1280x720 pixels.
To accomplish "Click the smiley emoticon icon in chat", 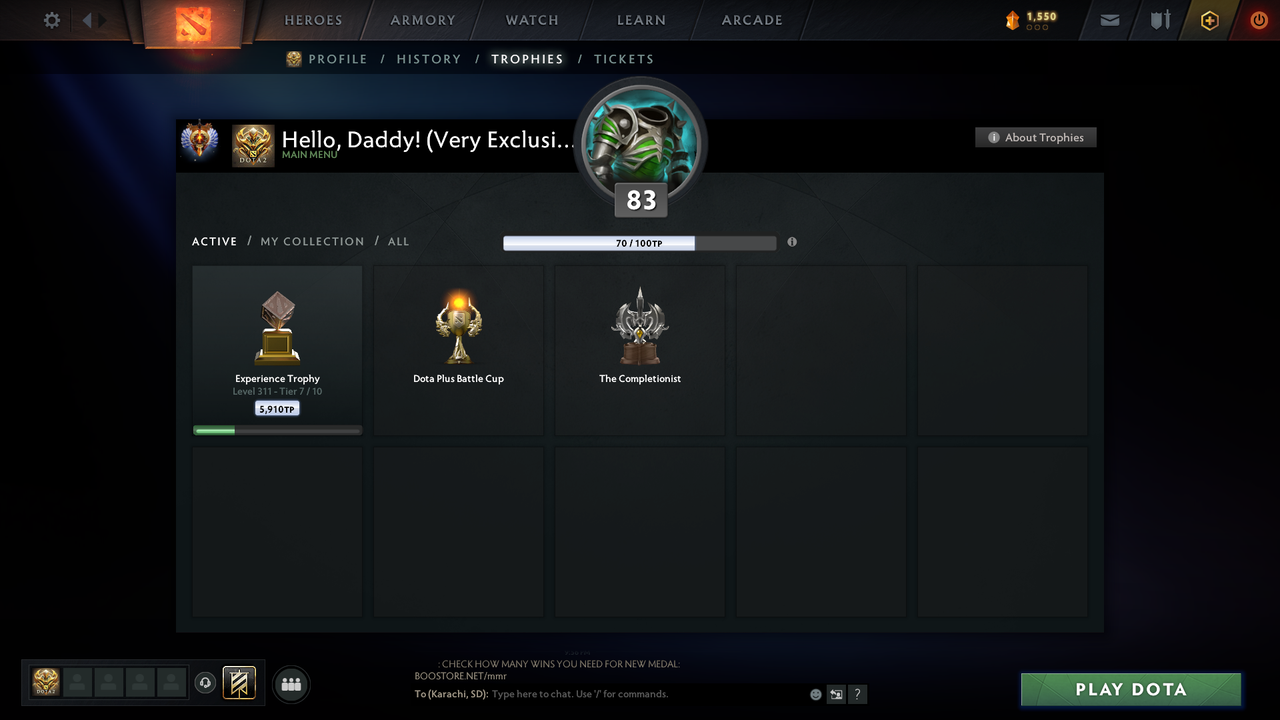I will pyautogui.click(x=815, y=693).
